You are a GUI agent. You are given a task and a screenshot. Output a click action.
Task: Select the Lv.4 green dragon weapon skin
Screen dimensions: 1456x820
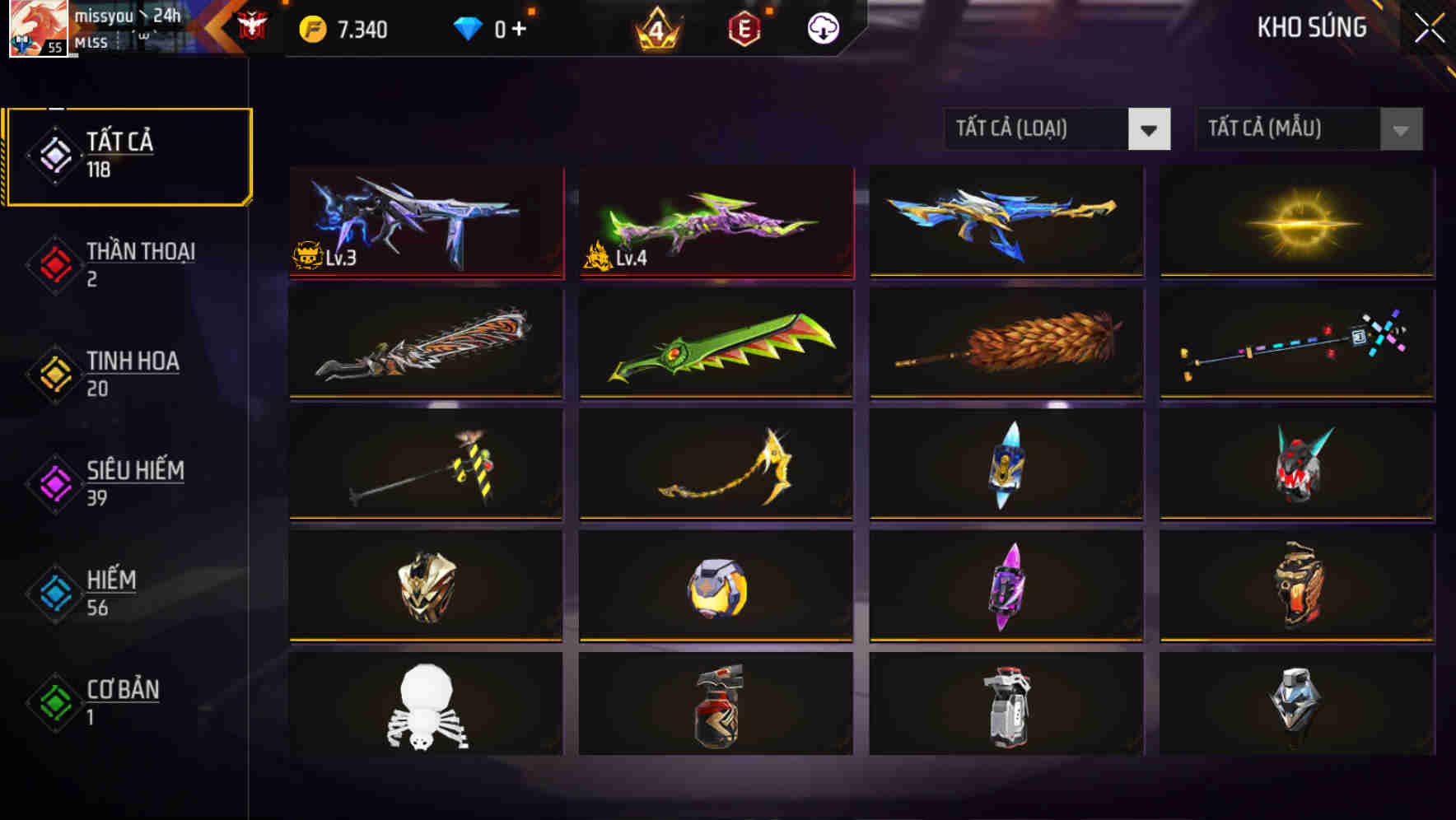coord(715,222)
